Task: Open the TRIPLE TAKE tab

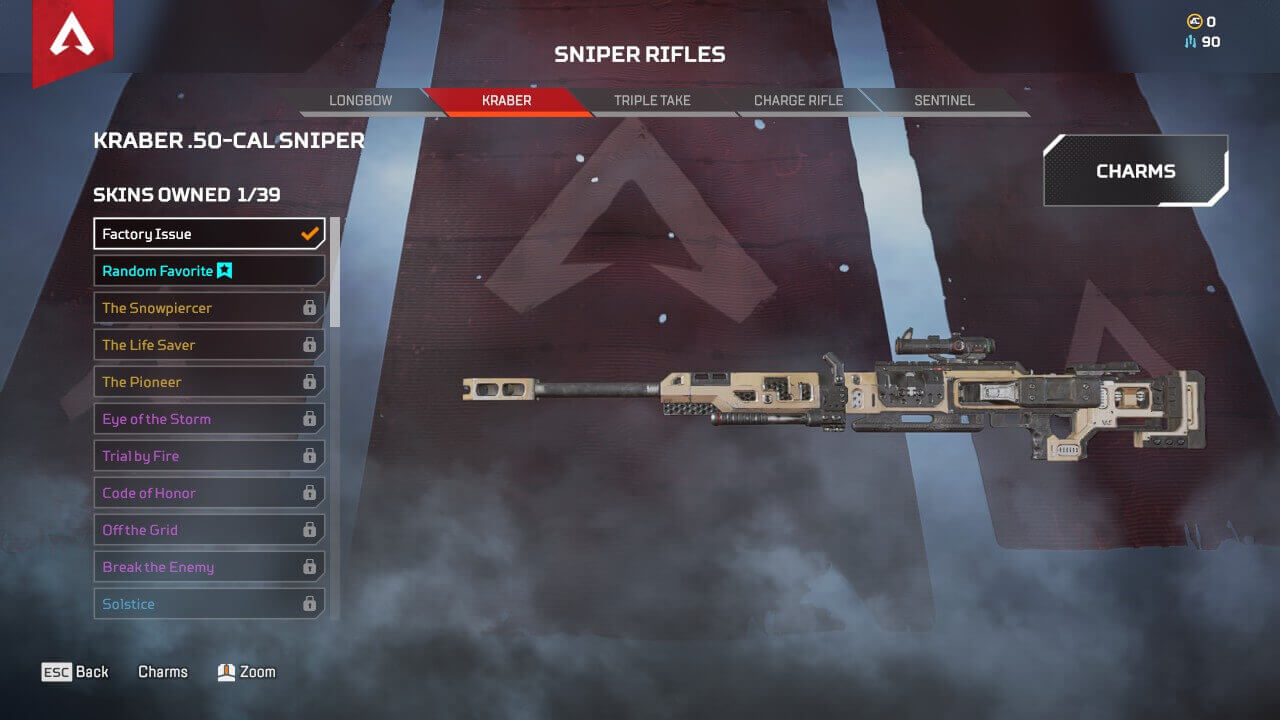Action: (650, 100)
